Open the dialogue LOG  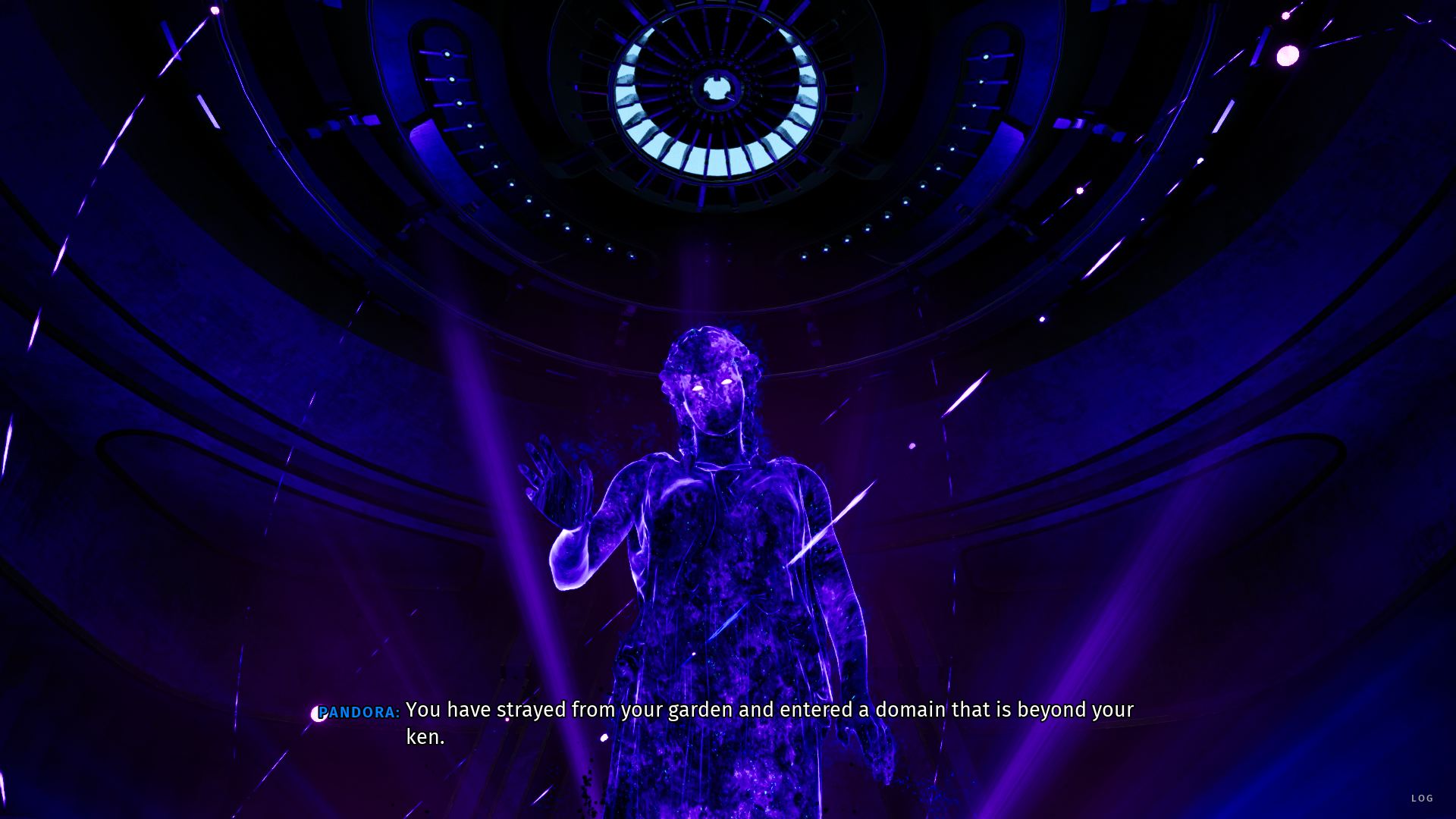click(1422, 798)
